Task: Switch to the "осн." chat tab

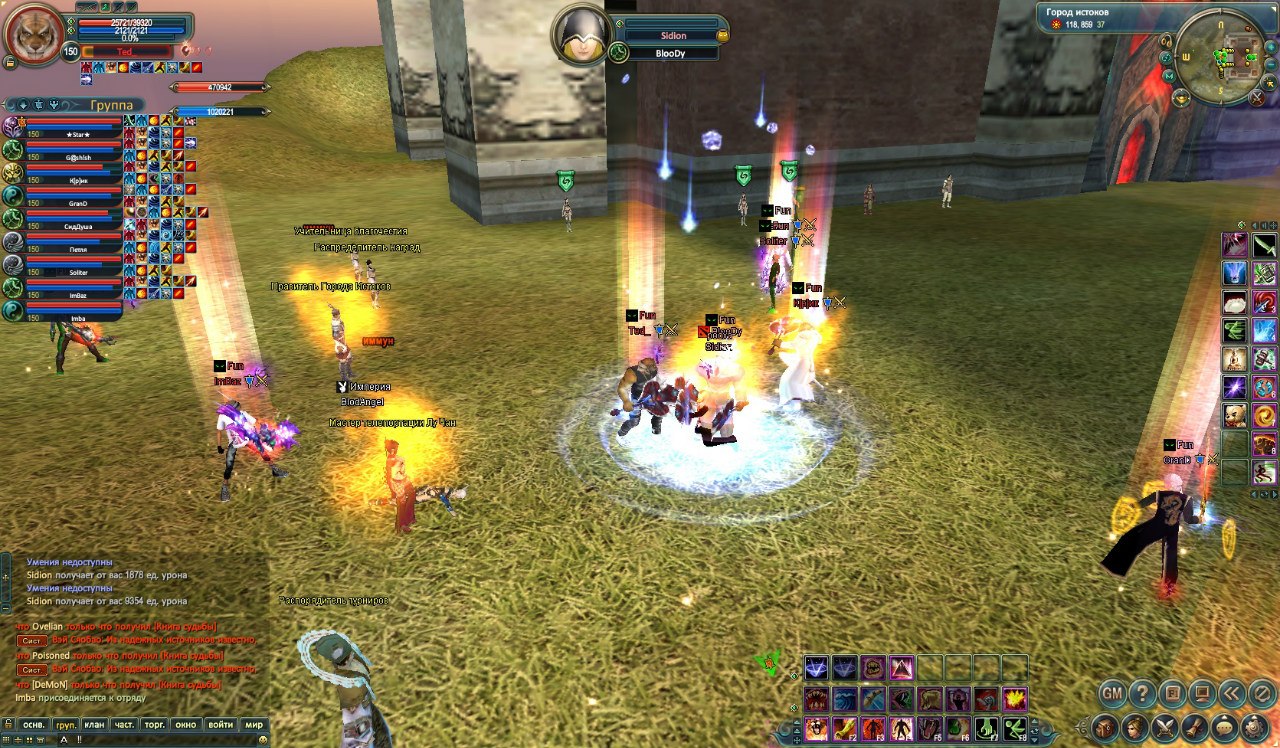Action: point(34,724)
